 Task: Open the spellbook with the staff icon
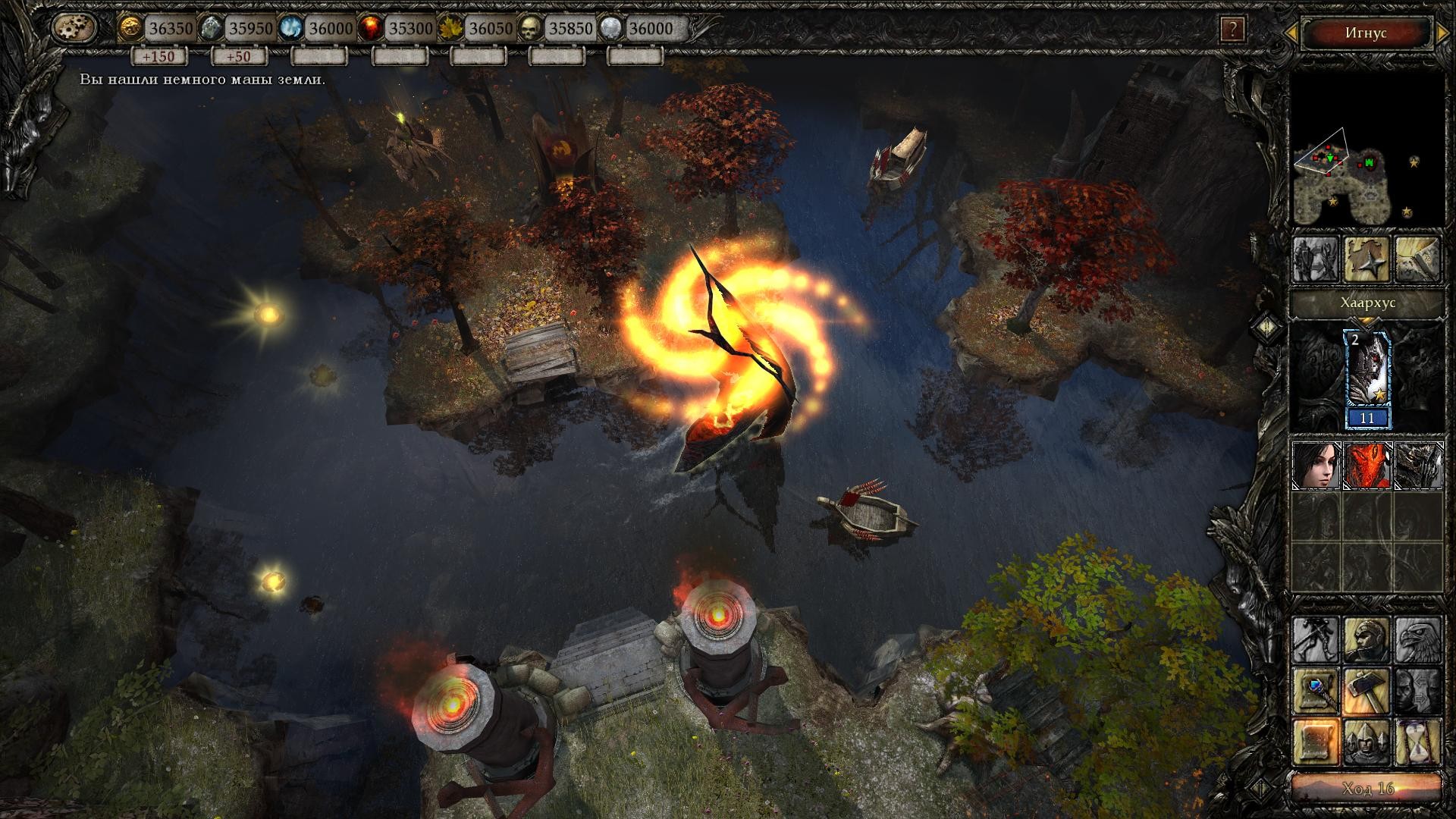click(x=1315, y=689)
